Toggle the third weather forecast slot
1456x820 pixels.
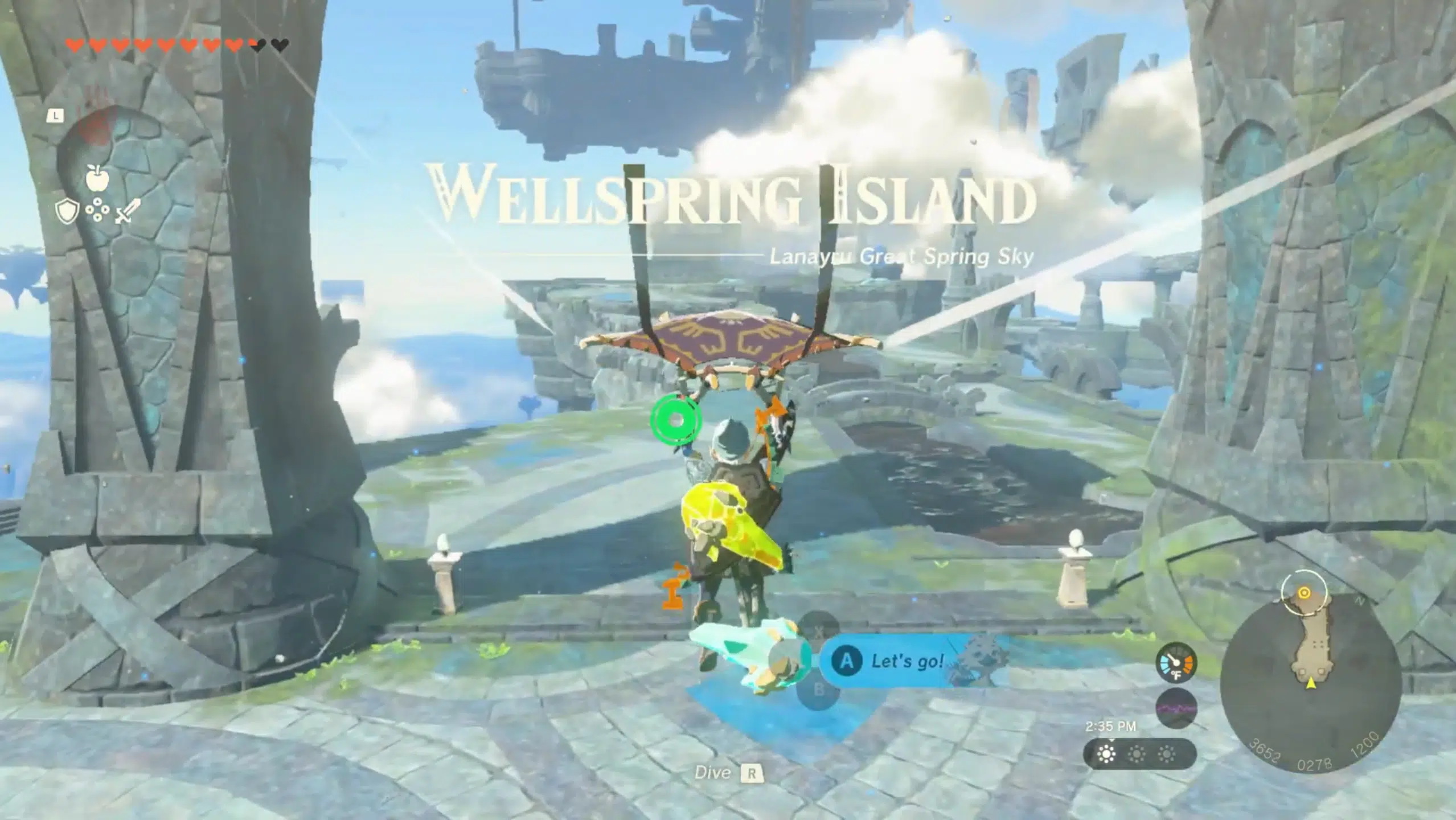click(x=1167, y=755)
